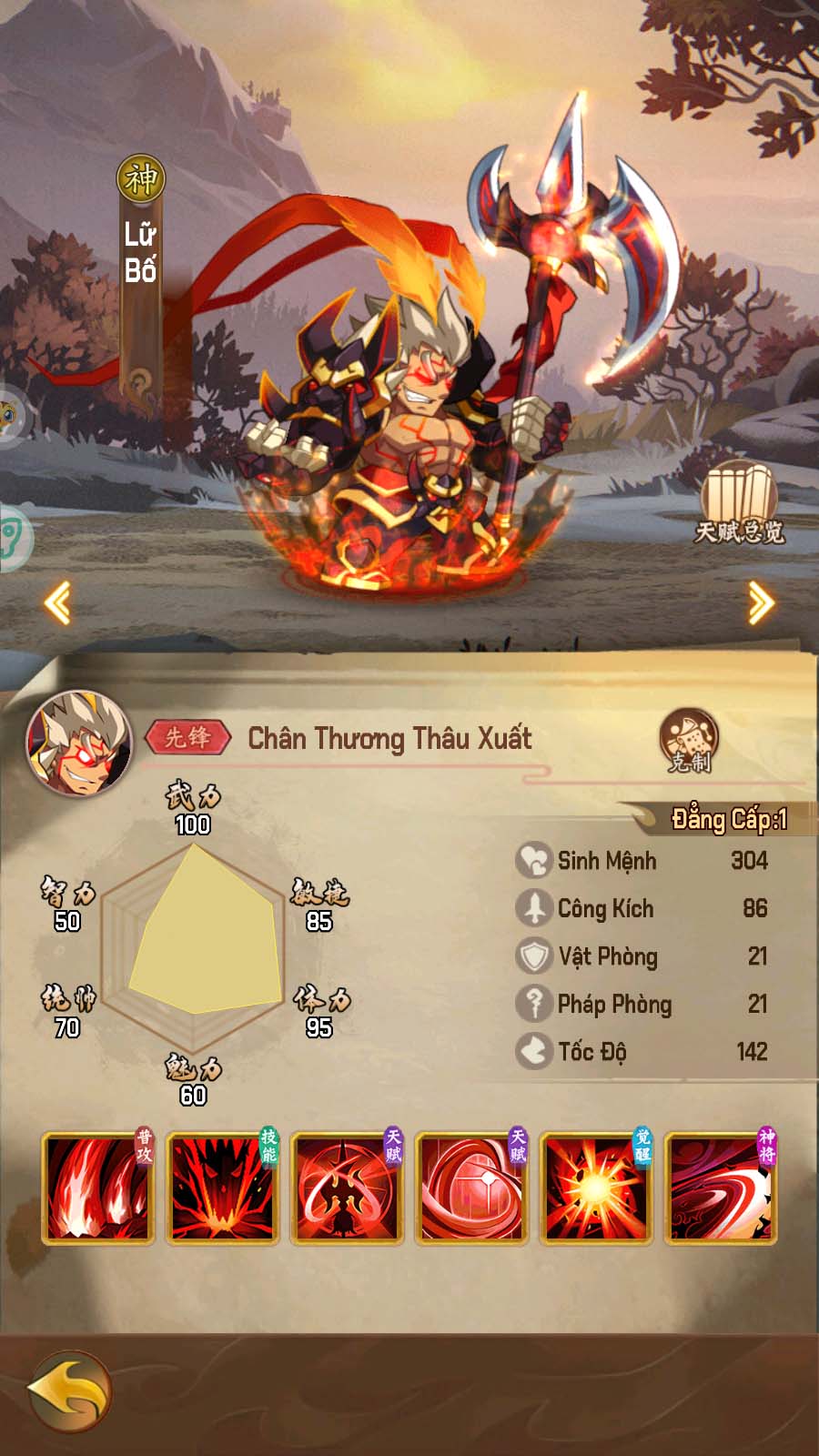Open the 天赋总览 talent overview scroll

(x=739, y=503)
